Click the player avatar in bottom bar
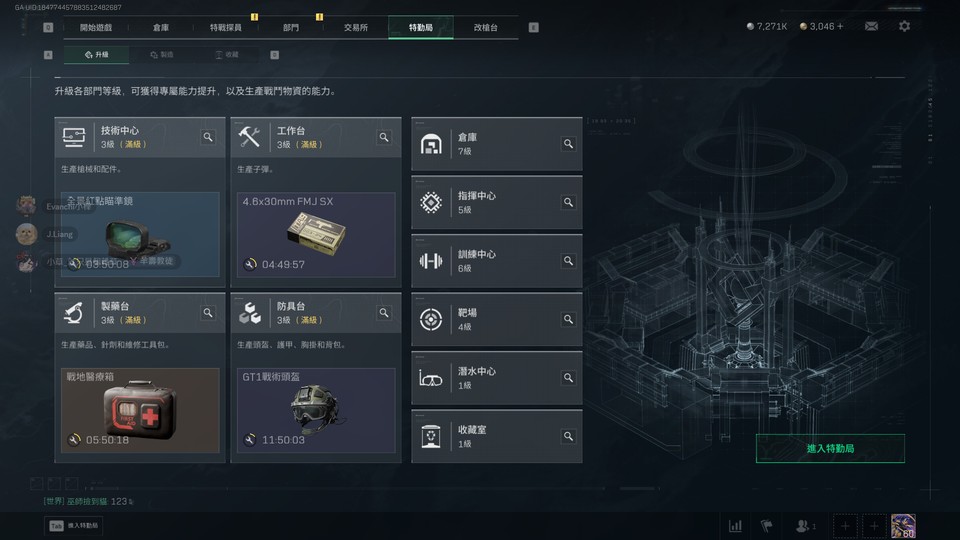 pyautogui.click(x=903, y=525)
